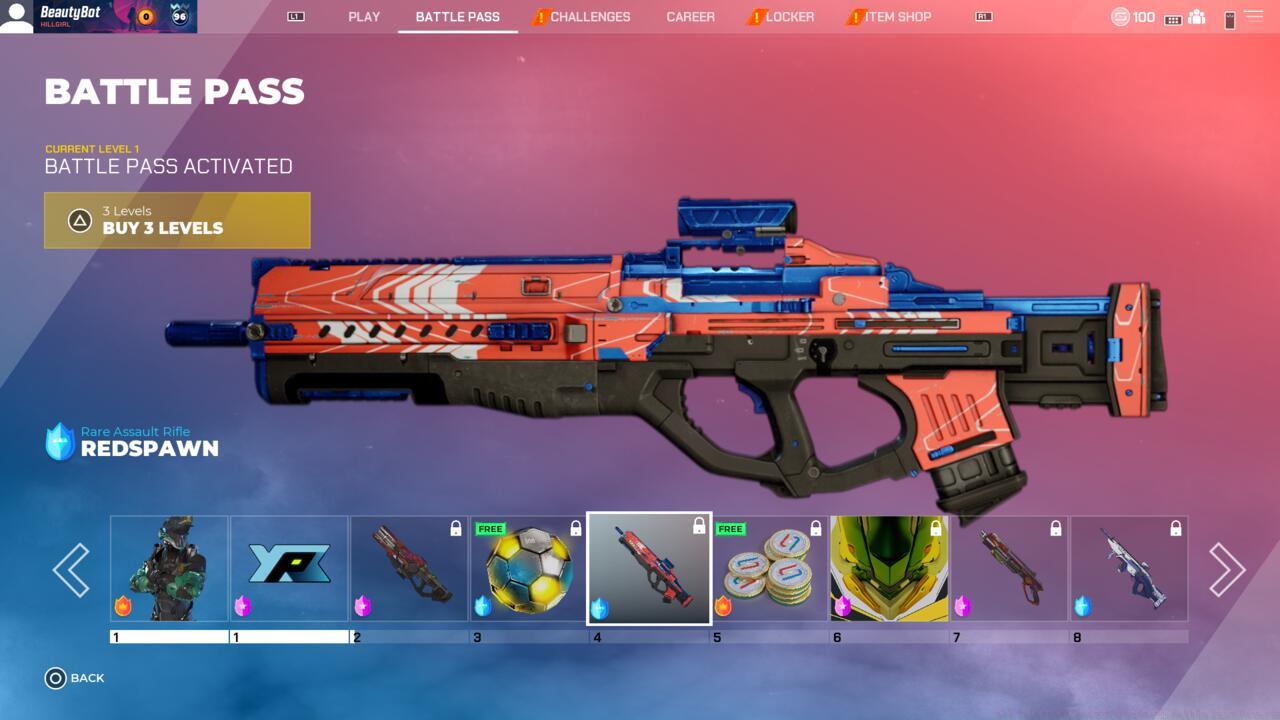Screen dimensions: 1280x720
Task: Go back to the previous screen
Action: pos(75,678)
